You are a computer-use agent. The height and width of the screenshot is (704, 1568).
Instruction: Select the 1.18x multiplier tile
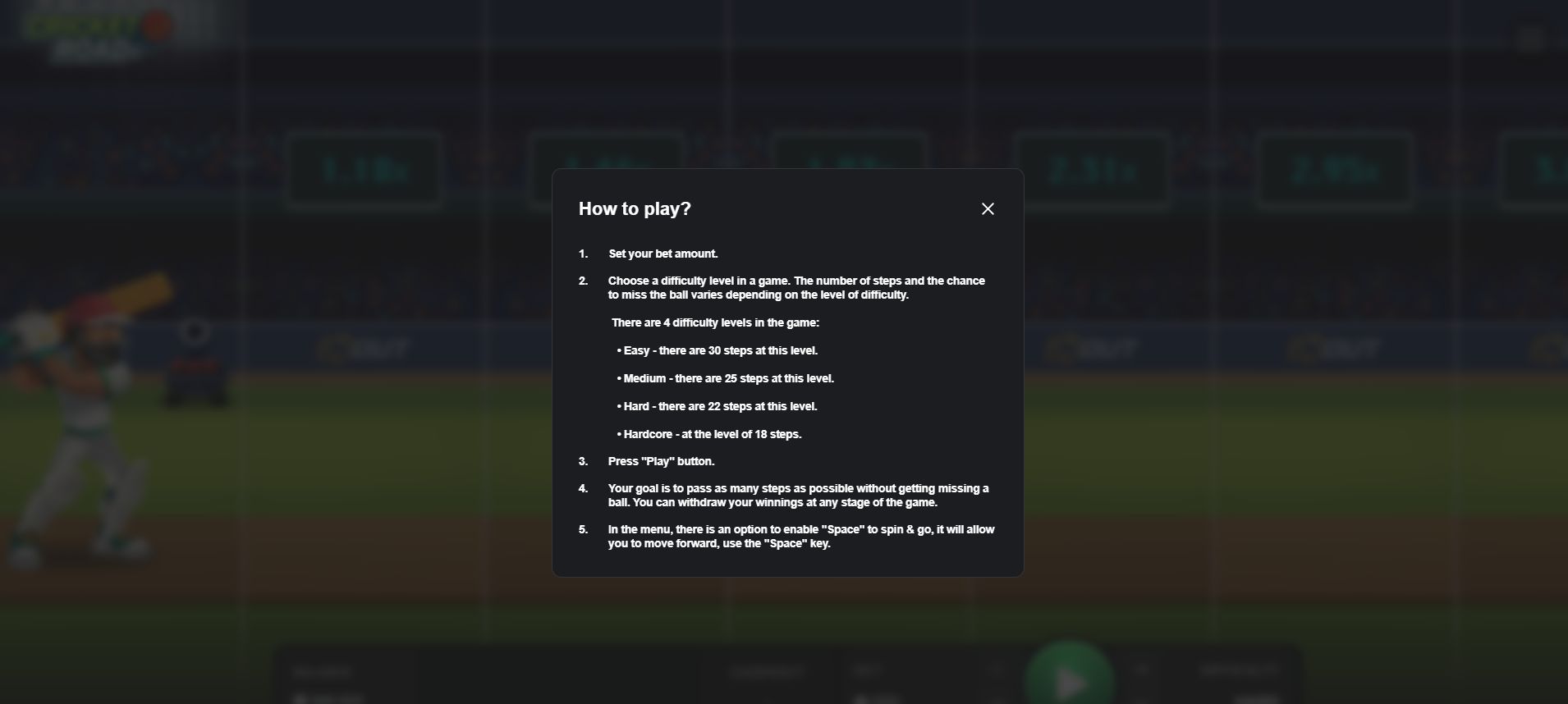click(364, 168)
